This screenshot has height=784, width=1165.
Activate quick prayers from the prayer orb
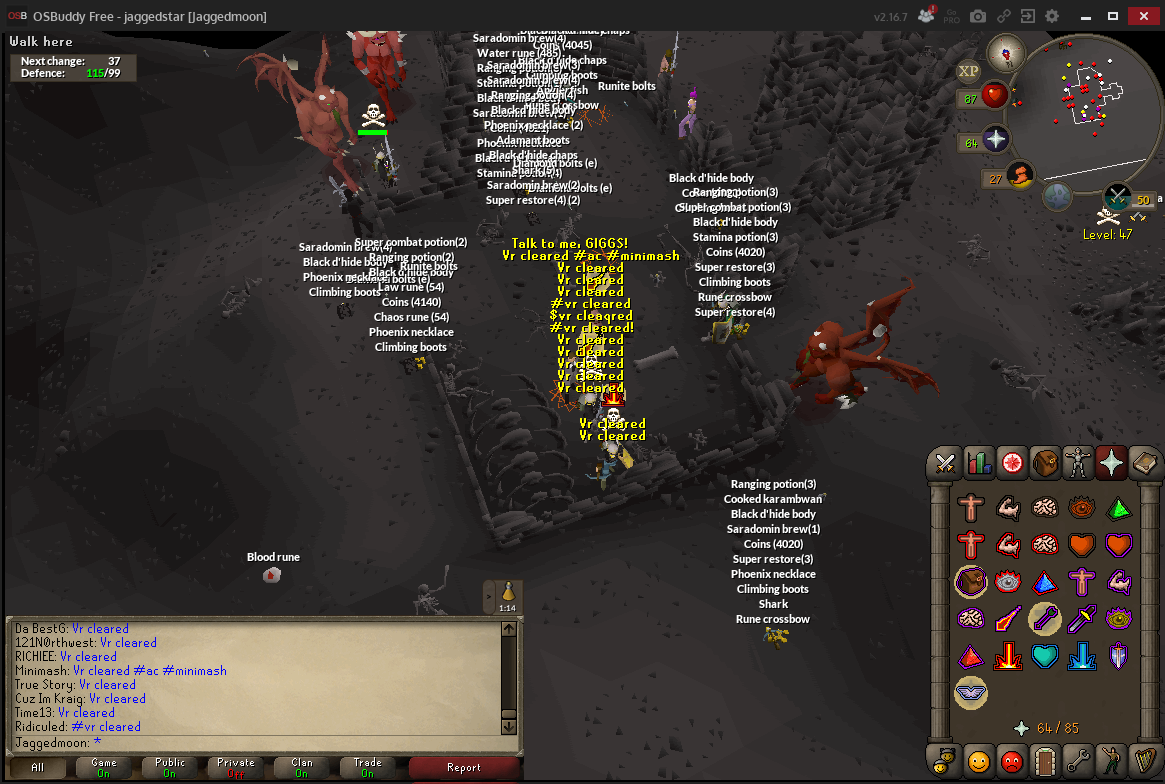click(997, 140)
